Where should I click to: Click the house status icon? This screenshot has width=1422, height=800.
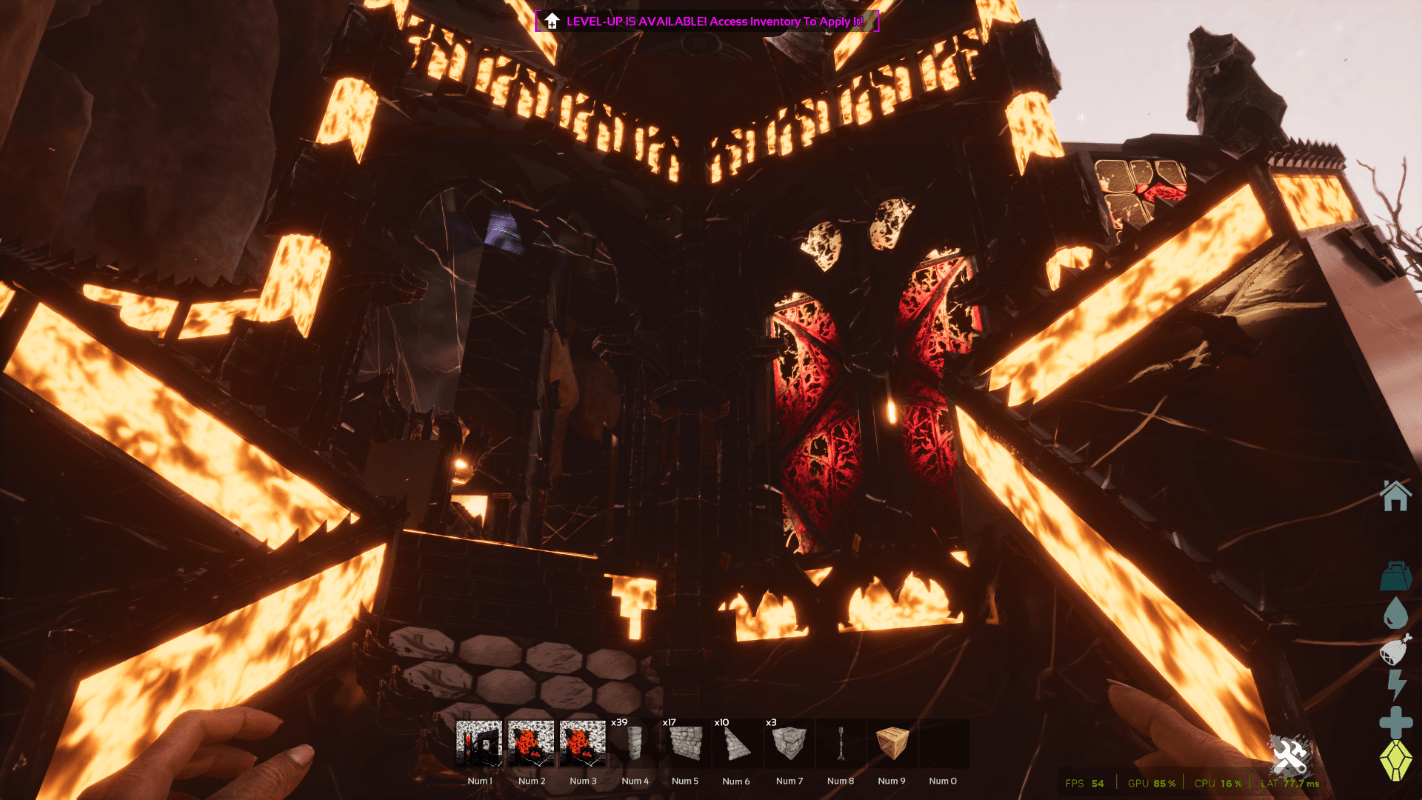[x=1395, y=495]
